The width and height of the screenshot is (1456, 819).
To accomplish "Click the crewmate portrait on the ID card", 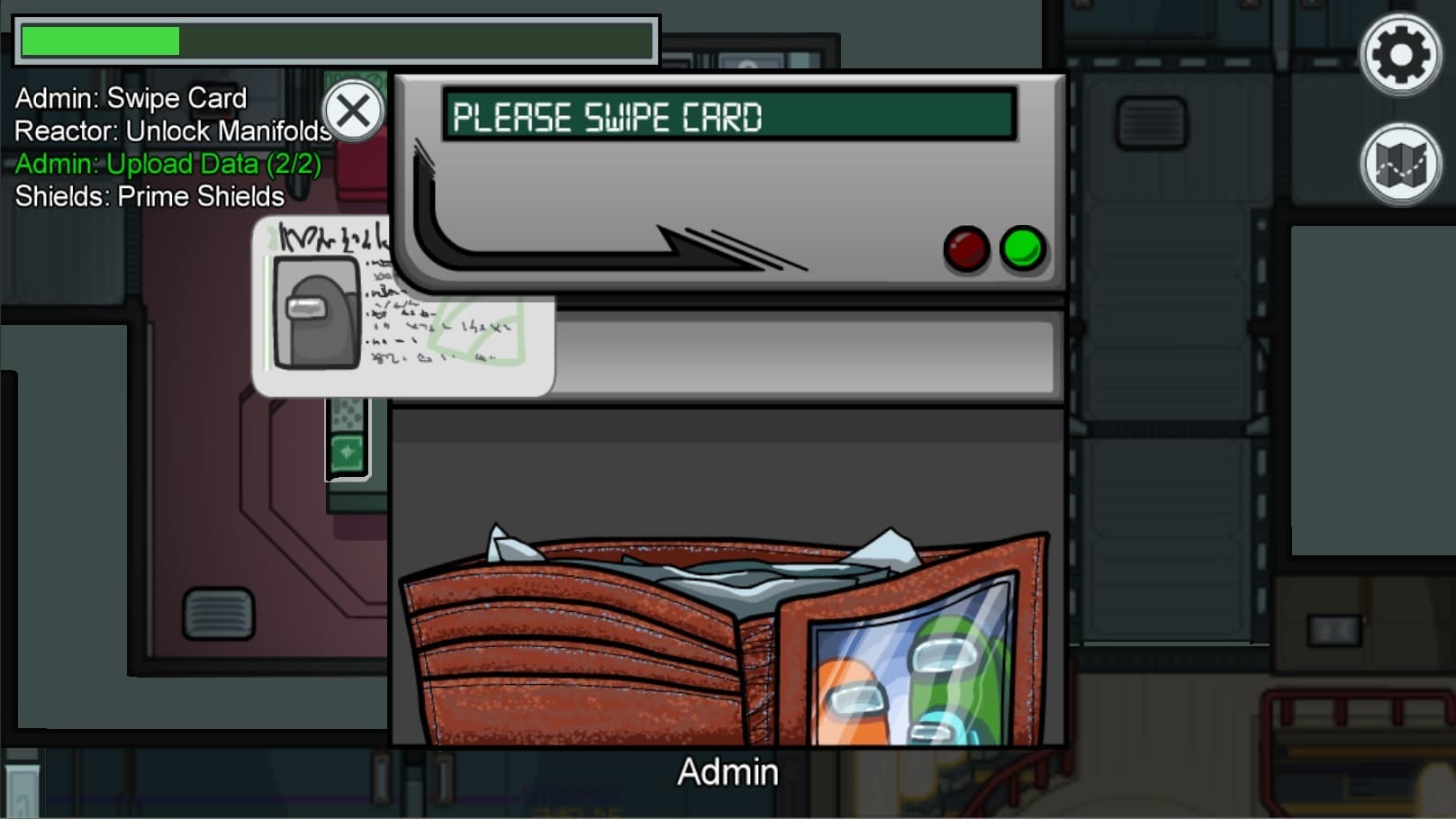I will [318, 310].
